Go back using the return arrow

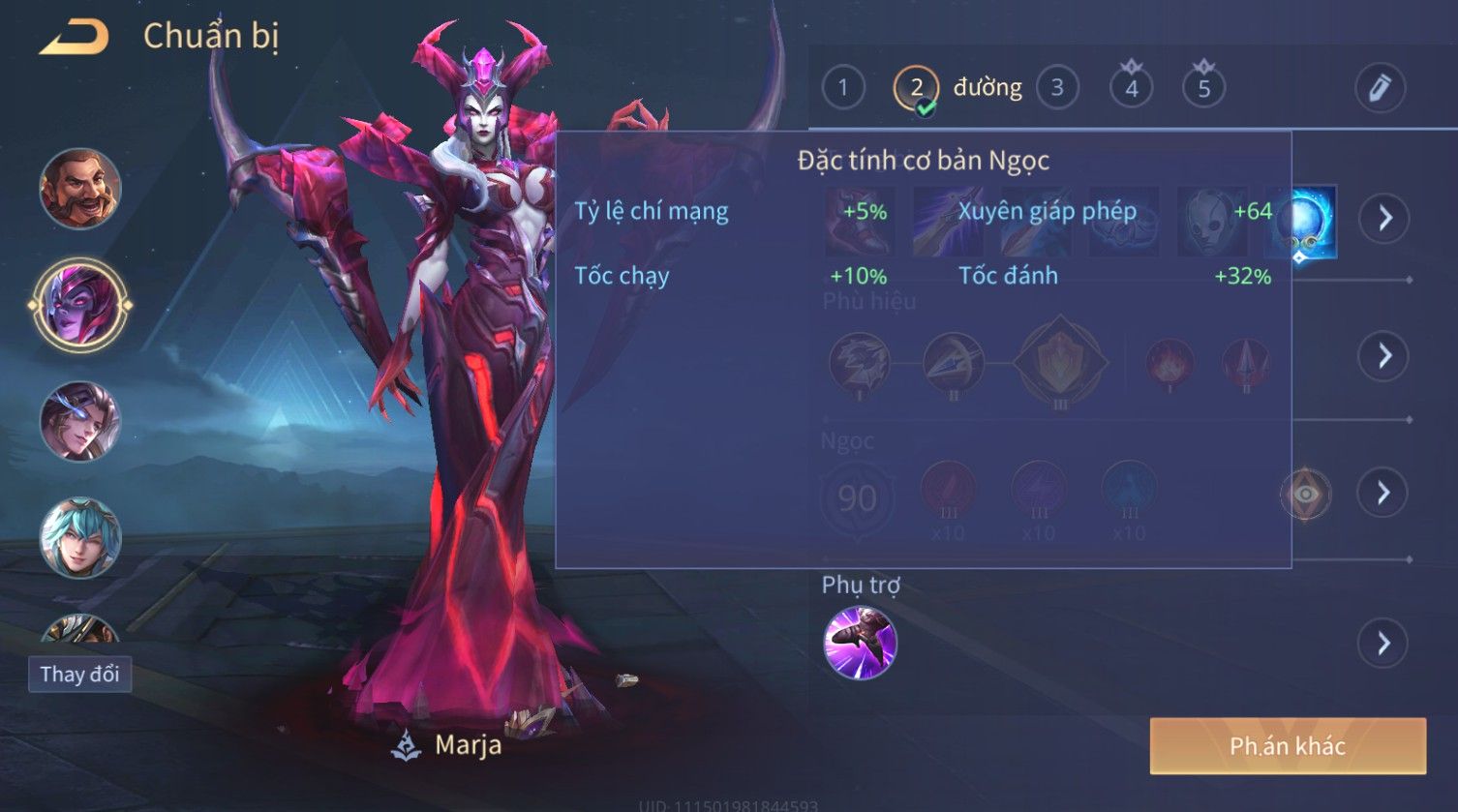pos(74,37)
